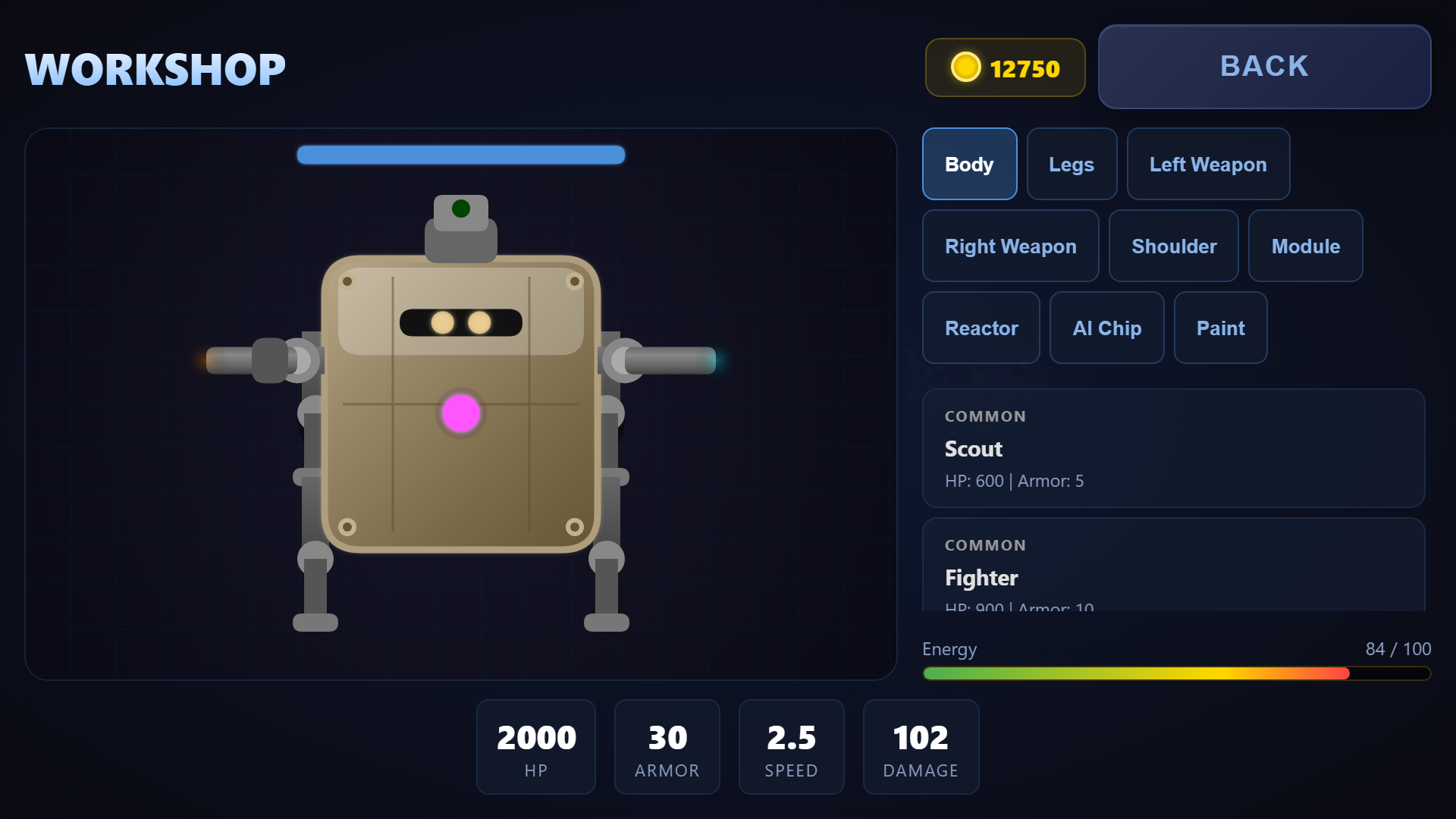Select the robot's right arm thruster
1456x819 pixels.
(x=671, y=362)
